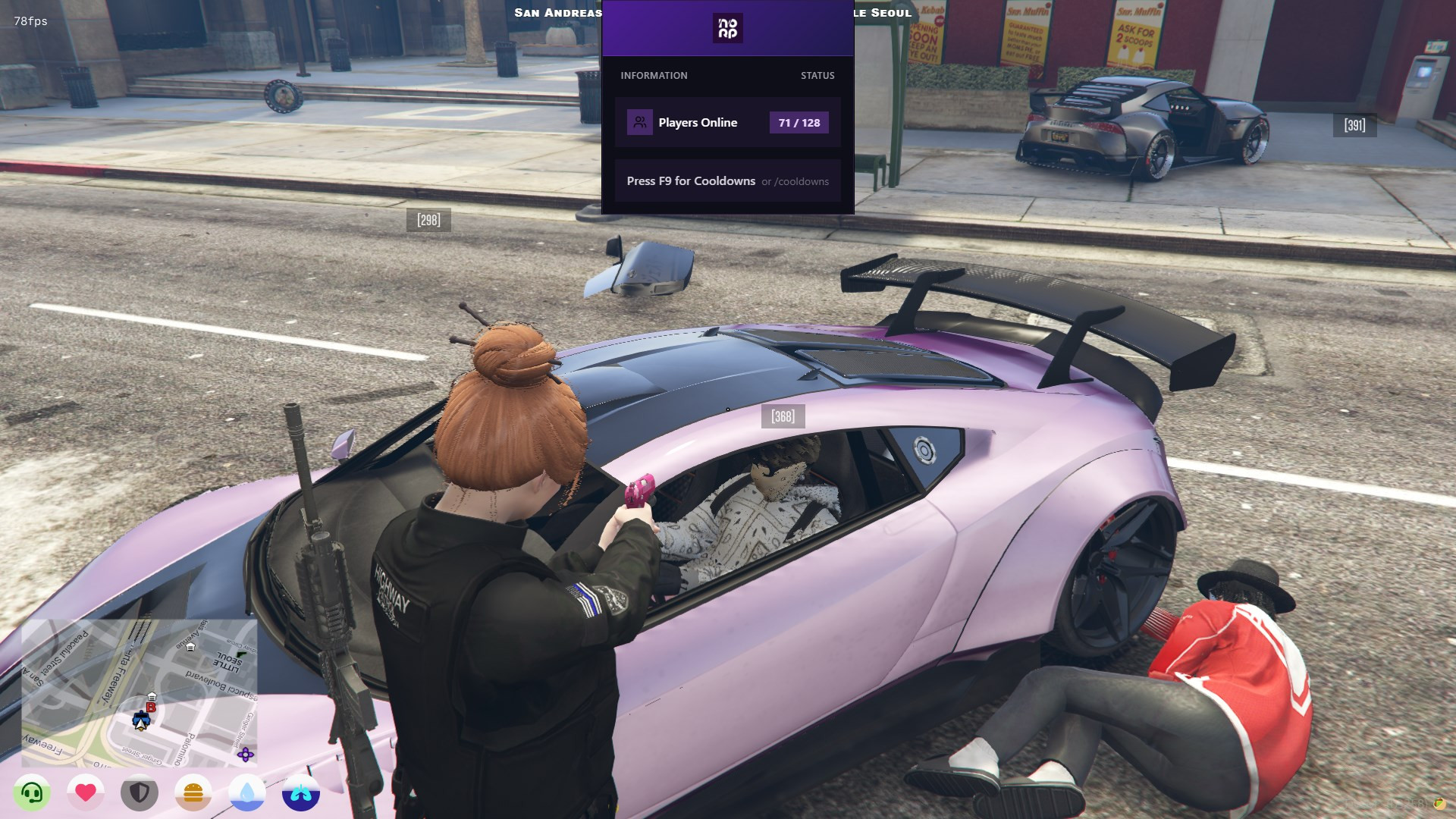Viewport: 1456px width, 819px height.
Task: Click the water drop thirst icon
Action: coord(247,793)
